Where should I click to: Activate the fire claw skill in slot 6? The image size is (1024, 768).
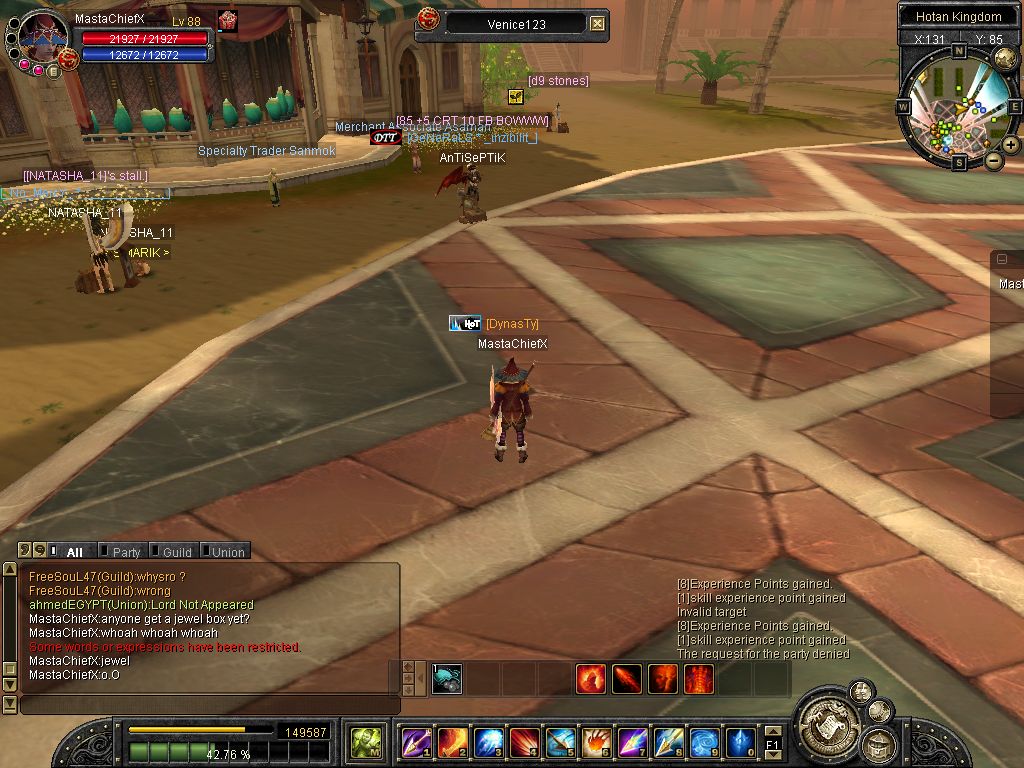tap(597, 742)
